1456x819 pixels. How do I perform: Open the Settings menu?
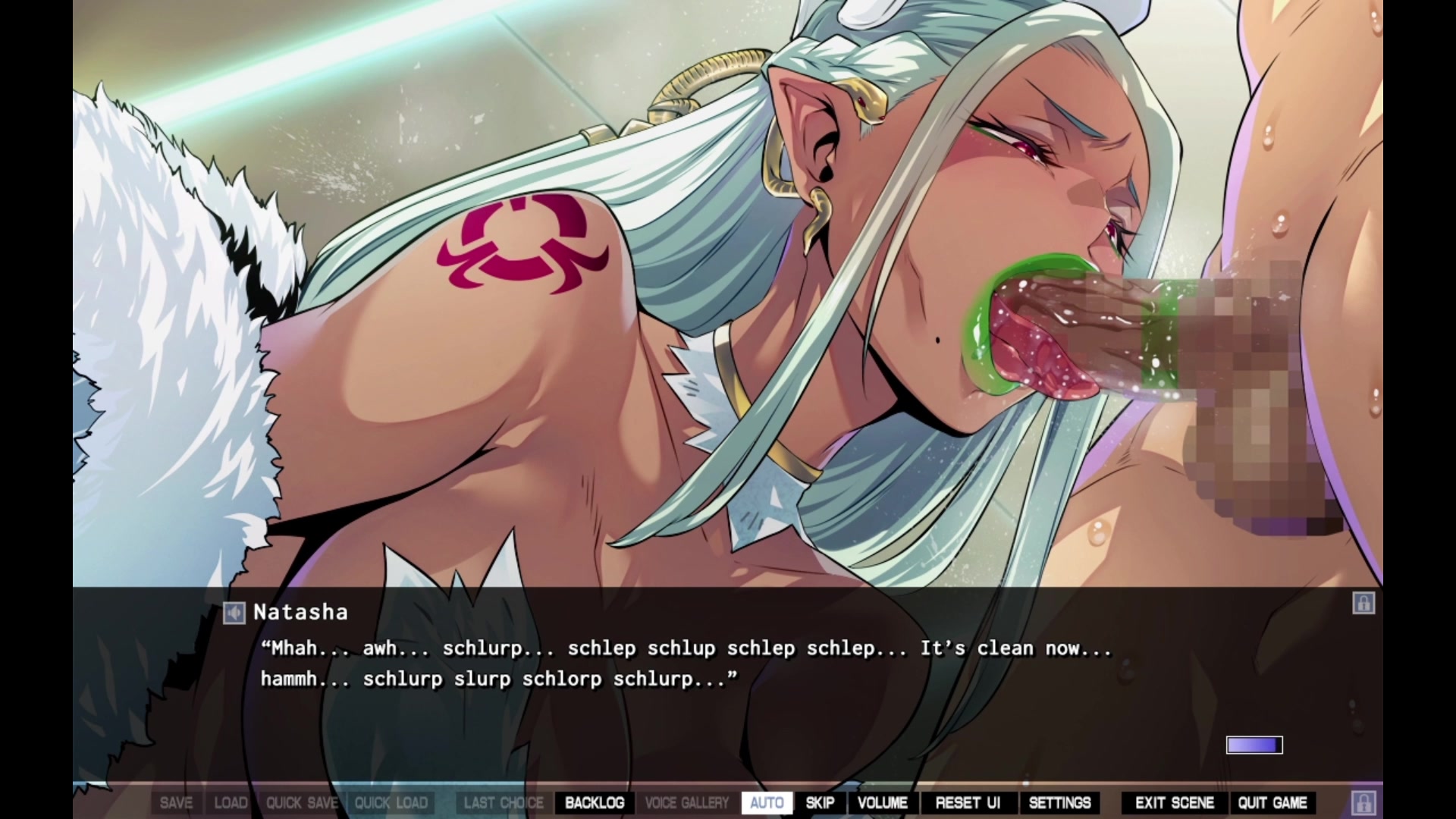pos(1059,802)
